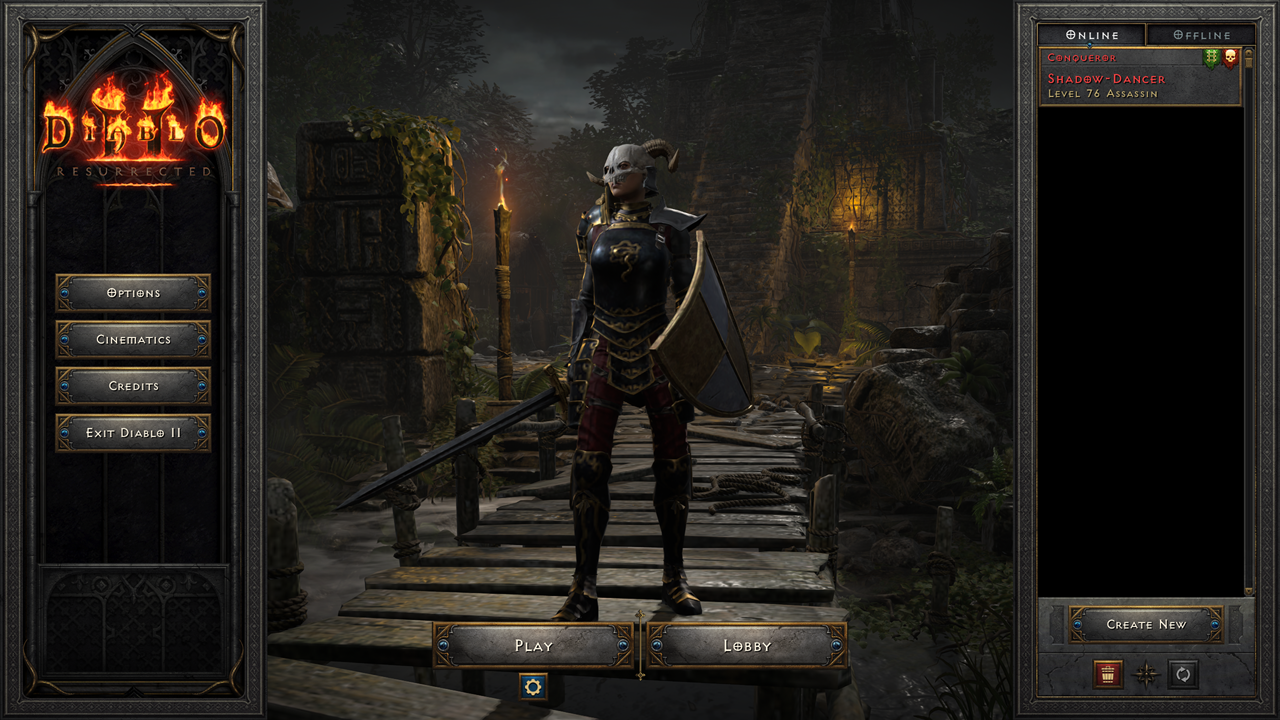
Task: Open the Lobby
Action: 745,646
